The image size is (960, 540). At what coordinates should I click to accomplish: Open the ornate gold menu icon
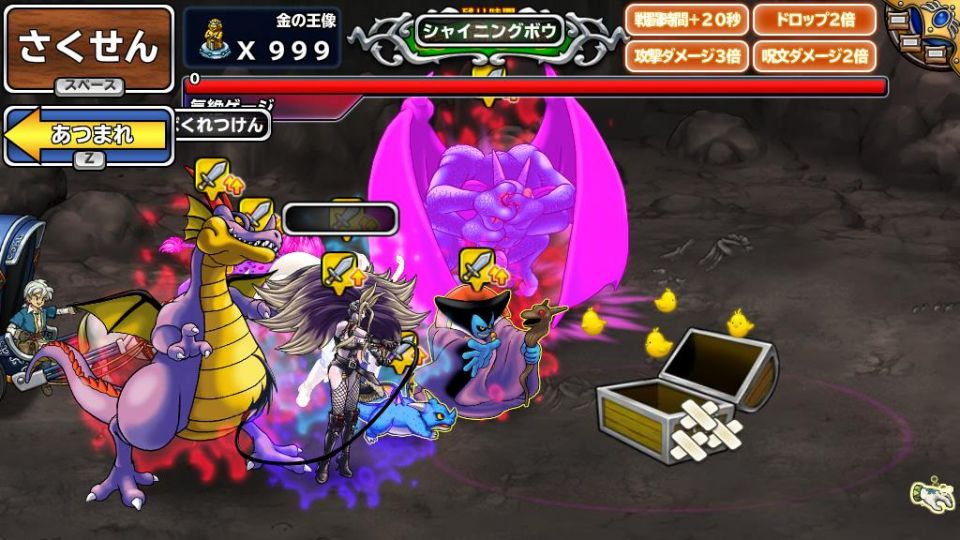pos(922,32)
